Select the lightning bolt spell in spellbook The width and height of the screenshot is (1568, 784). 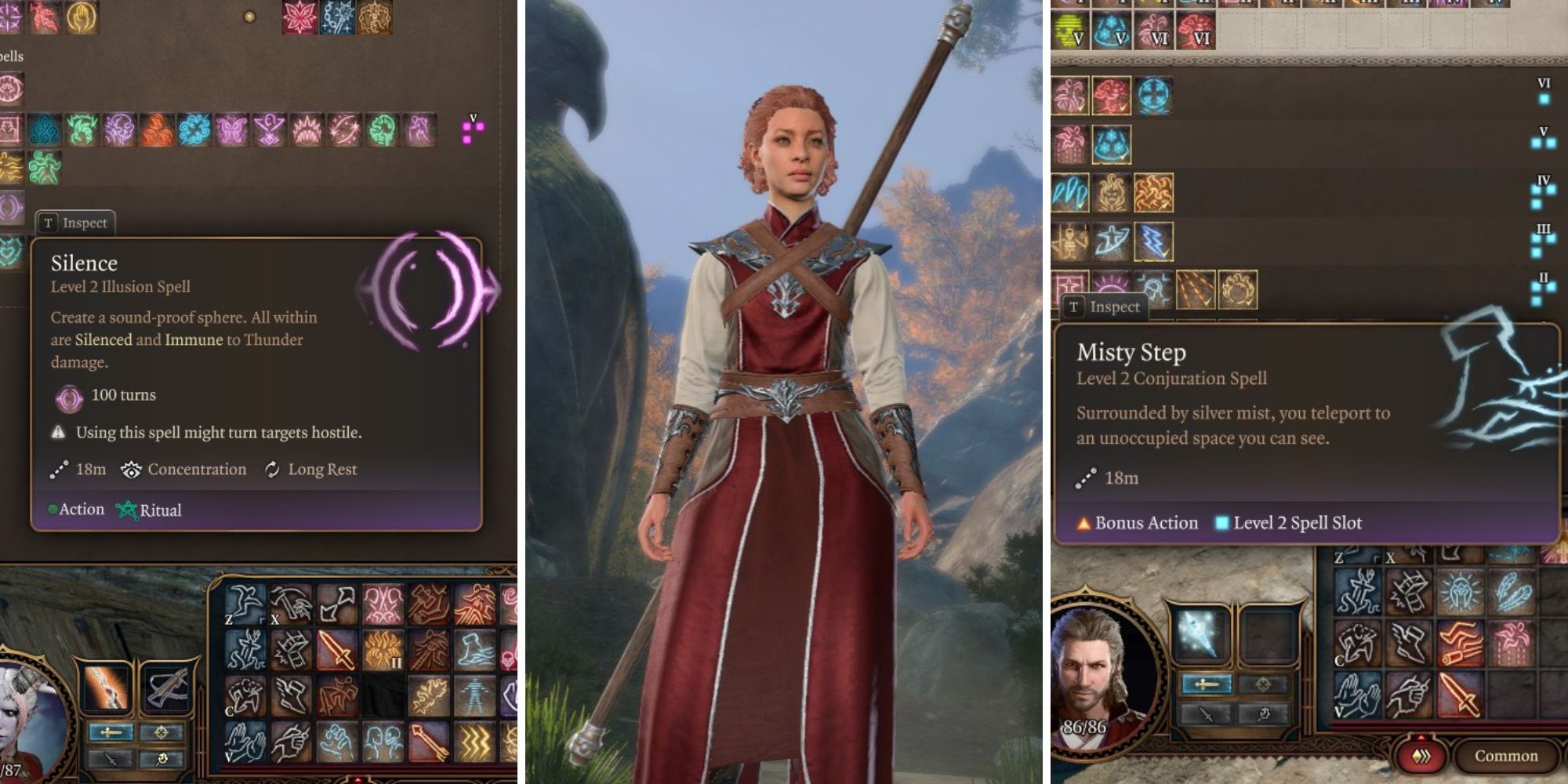coord(1152,241)
